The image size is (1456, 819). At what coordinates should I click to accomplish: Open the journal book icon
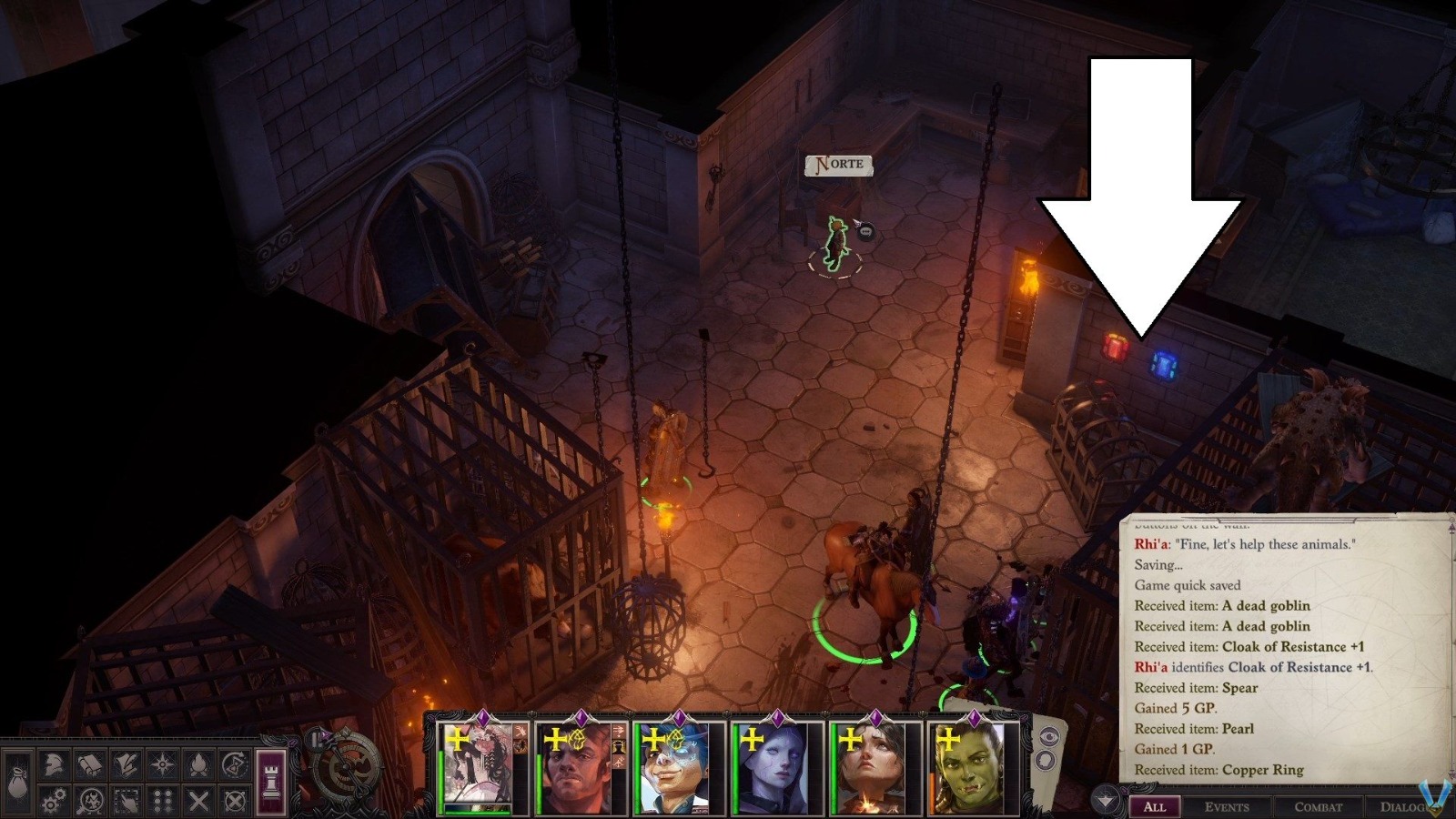(x=90, y=764)
